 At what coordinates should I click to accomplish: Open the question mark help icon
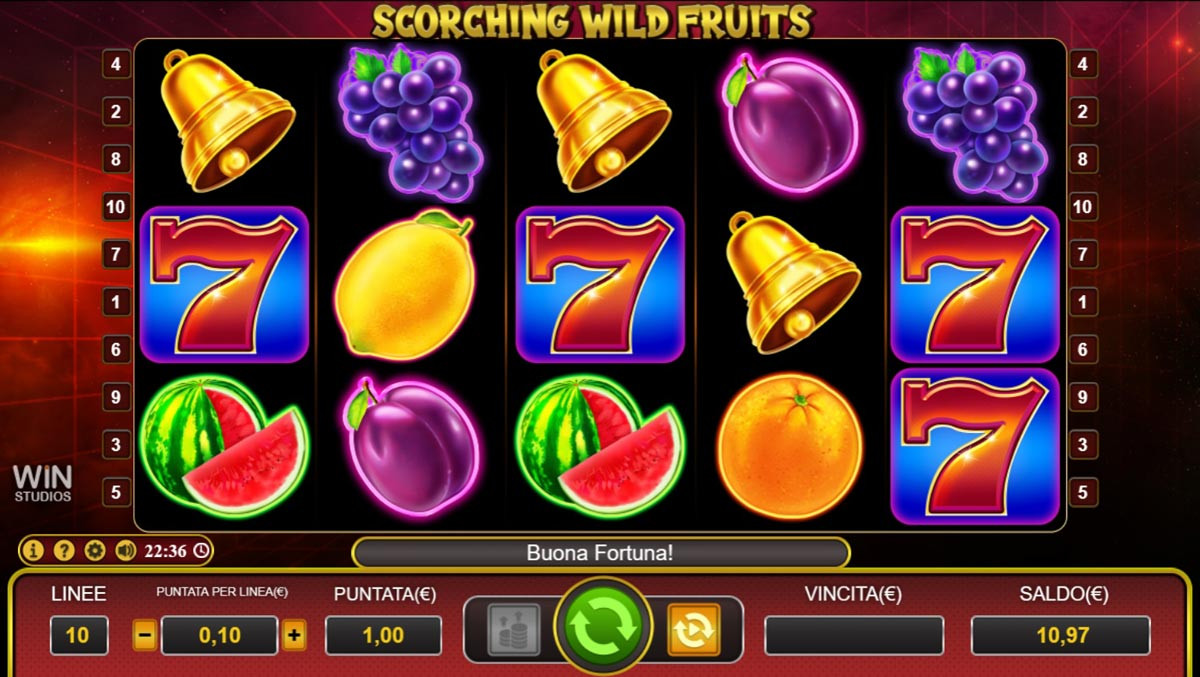64,550
